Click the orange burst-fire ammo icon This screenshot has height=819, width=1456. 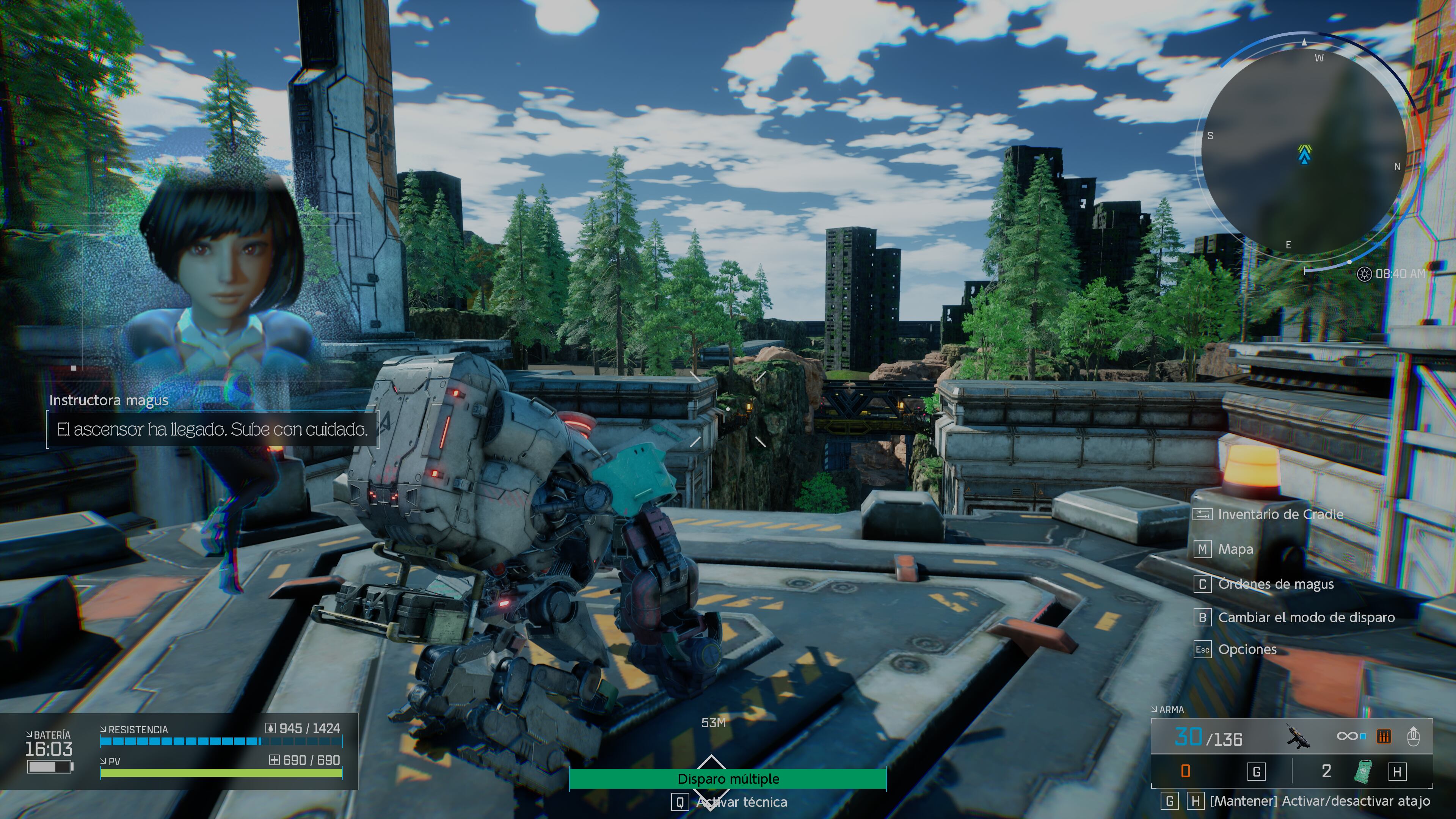(x=1384, y=736)
